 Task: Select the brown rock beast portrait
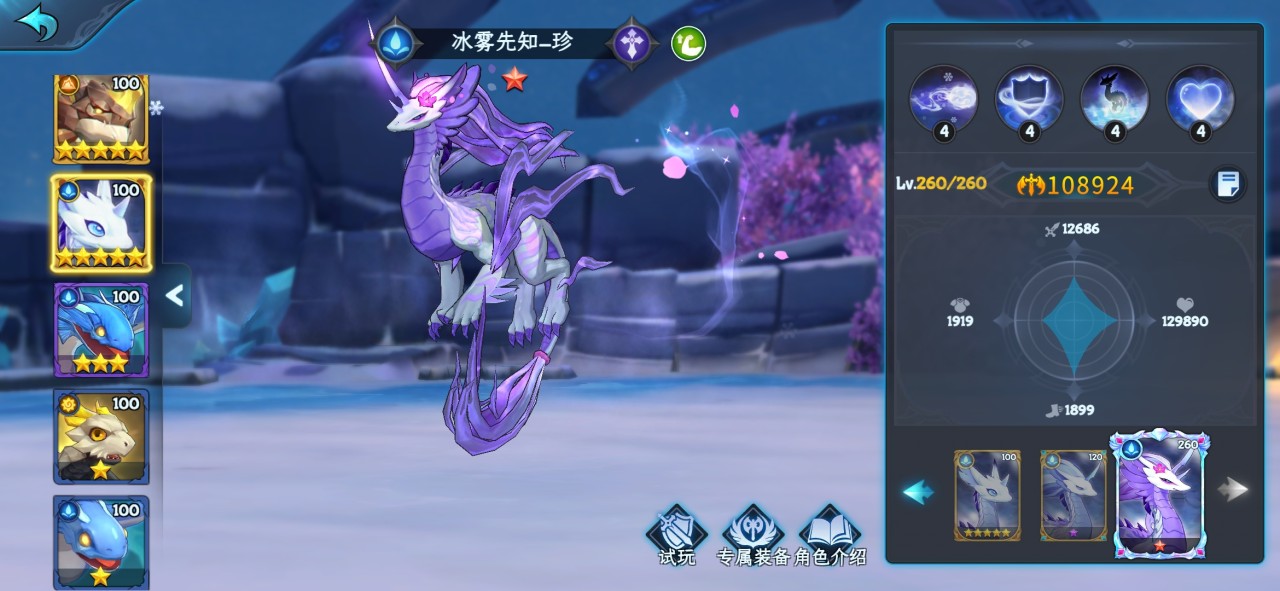101,119
